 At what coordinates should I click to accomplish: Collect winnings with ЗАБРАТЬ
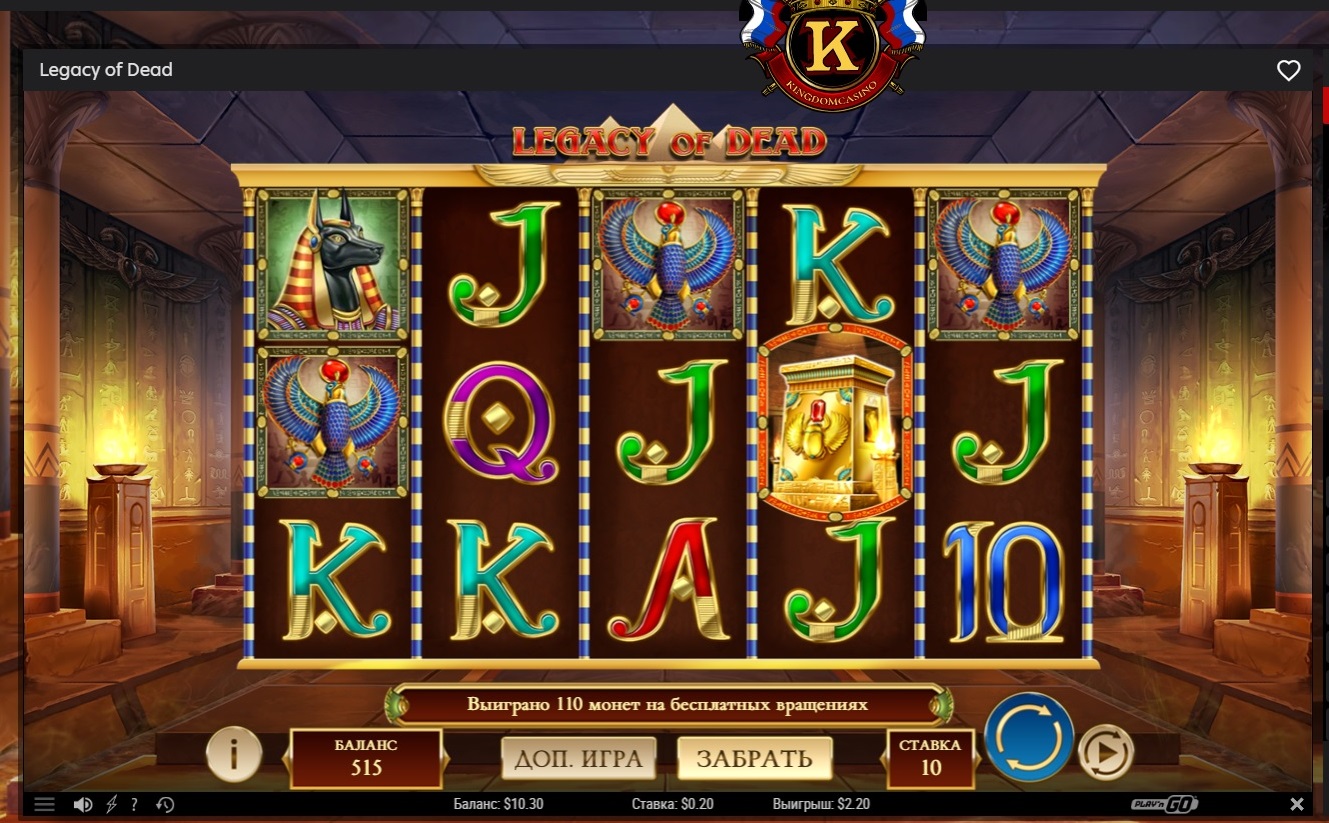tap(754, 759)
